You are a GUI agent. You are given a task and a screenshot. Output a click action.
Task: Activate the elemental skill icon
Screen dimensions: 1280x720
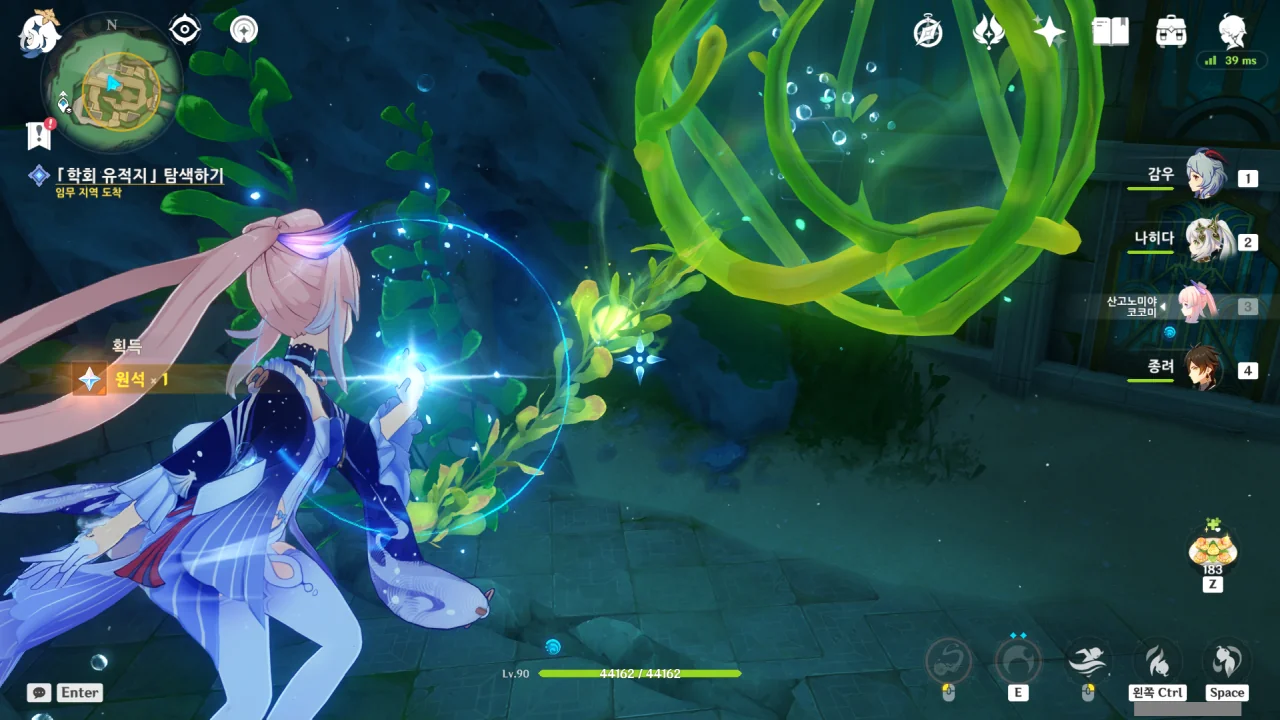click(1018, 661)
